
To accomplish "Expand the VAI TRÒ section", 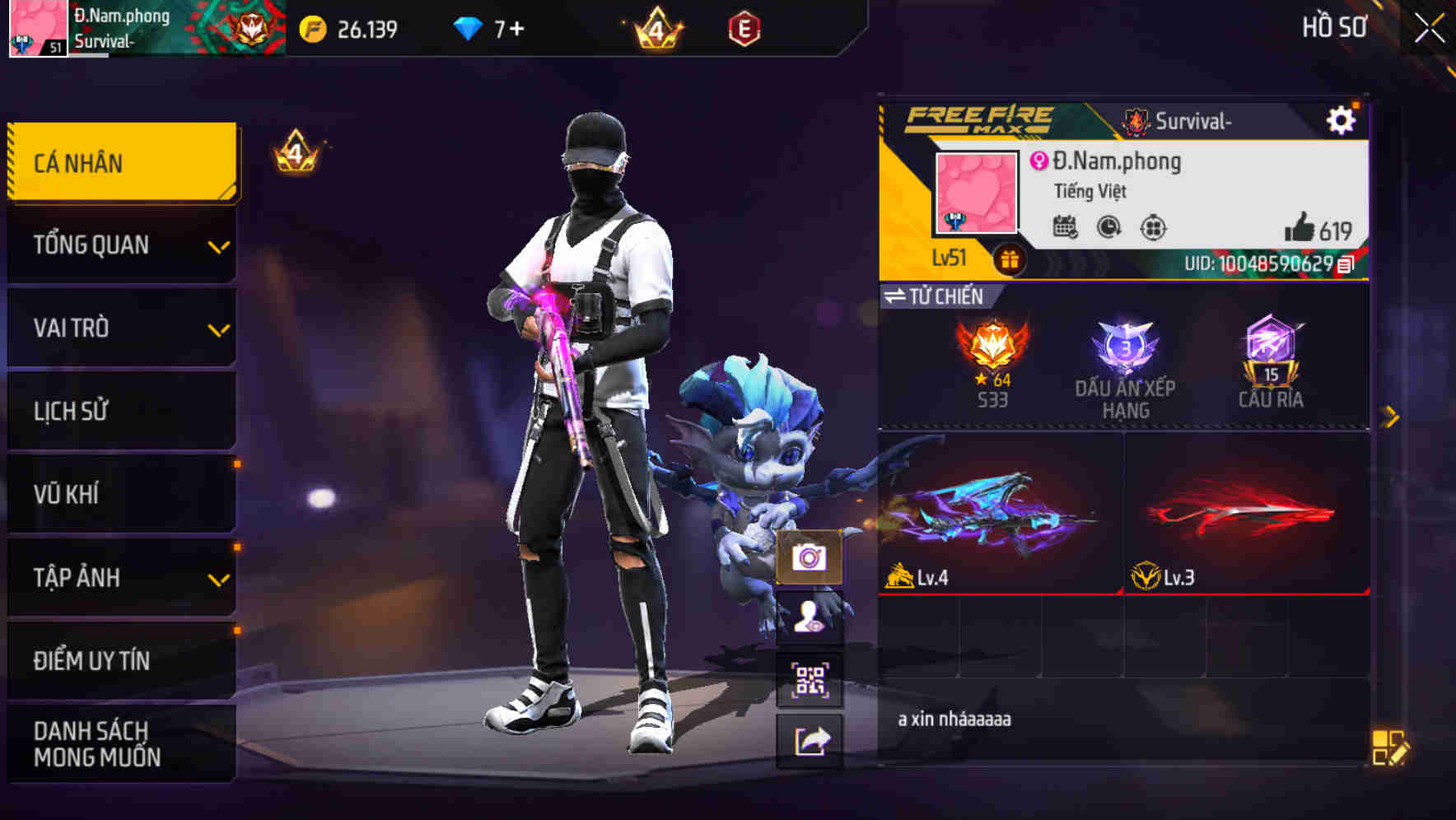I will tap(120, 328).
